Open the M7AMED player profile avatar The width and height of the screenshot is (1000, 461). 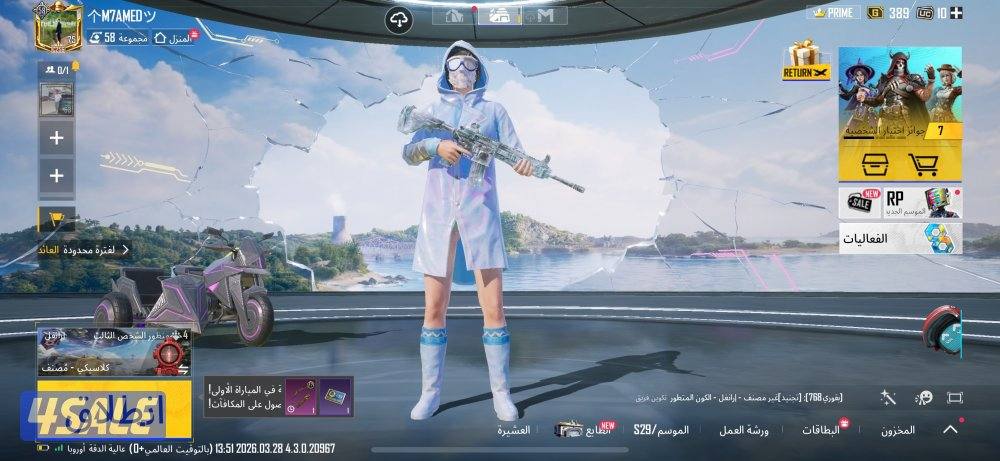pos(58,27)
